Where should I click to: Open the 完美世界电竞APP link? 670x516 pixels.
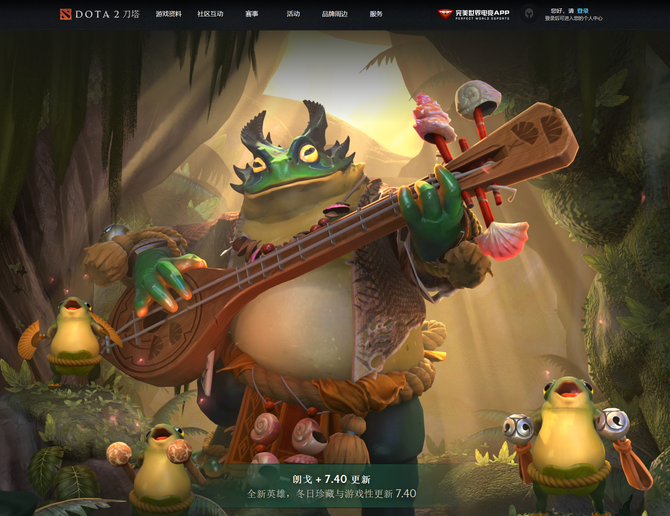click(x=473, y=14)
